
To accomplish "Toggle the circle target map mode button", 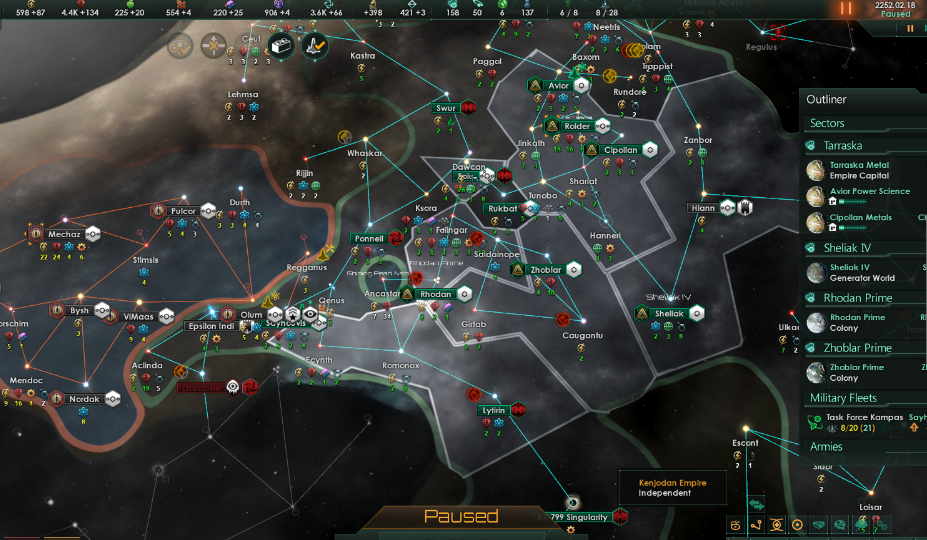I will click(x=797, y=524).
